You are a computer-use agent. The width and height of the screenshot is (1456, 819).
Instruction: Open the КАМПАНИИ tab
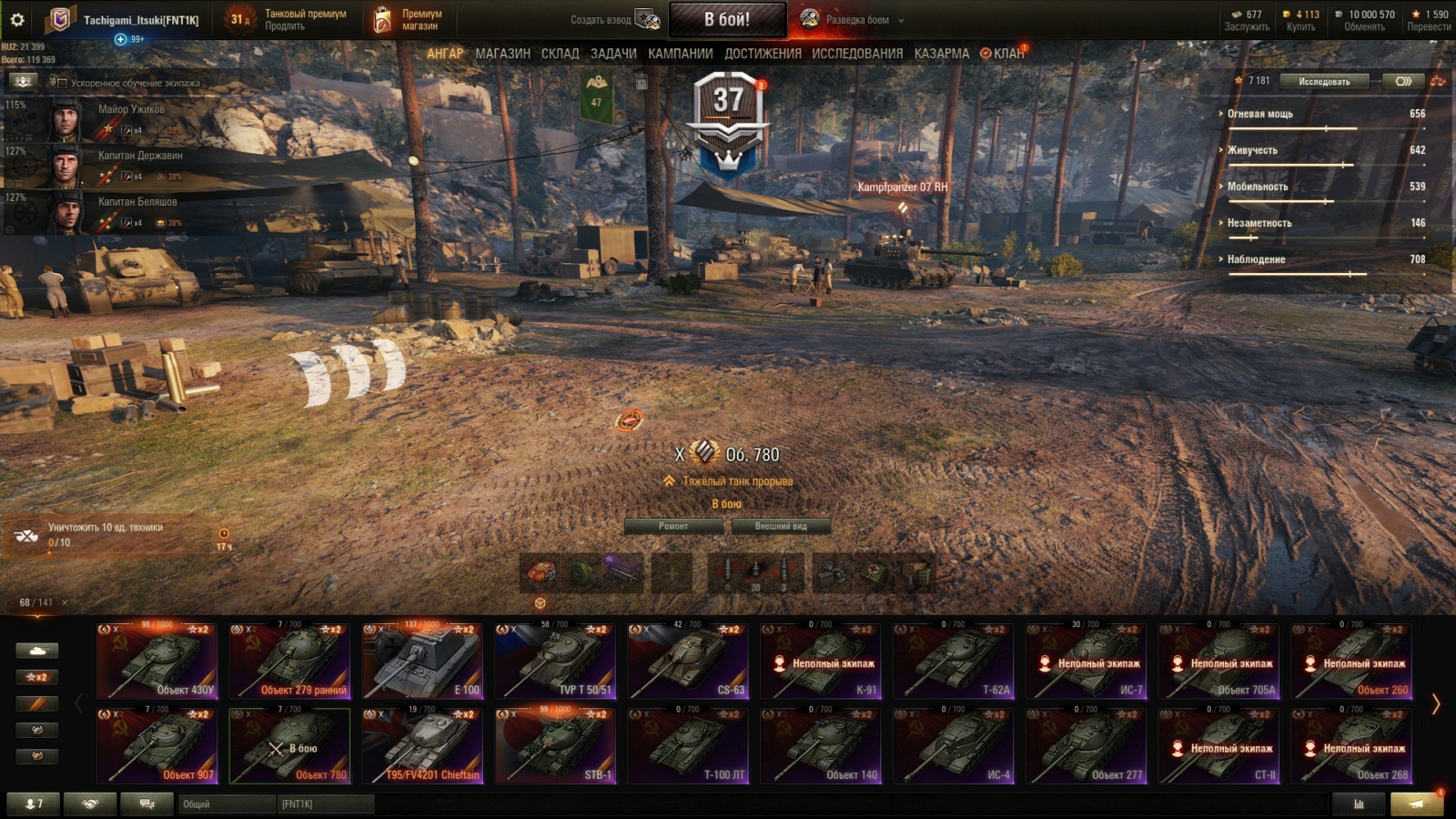(680, 54)
